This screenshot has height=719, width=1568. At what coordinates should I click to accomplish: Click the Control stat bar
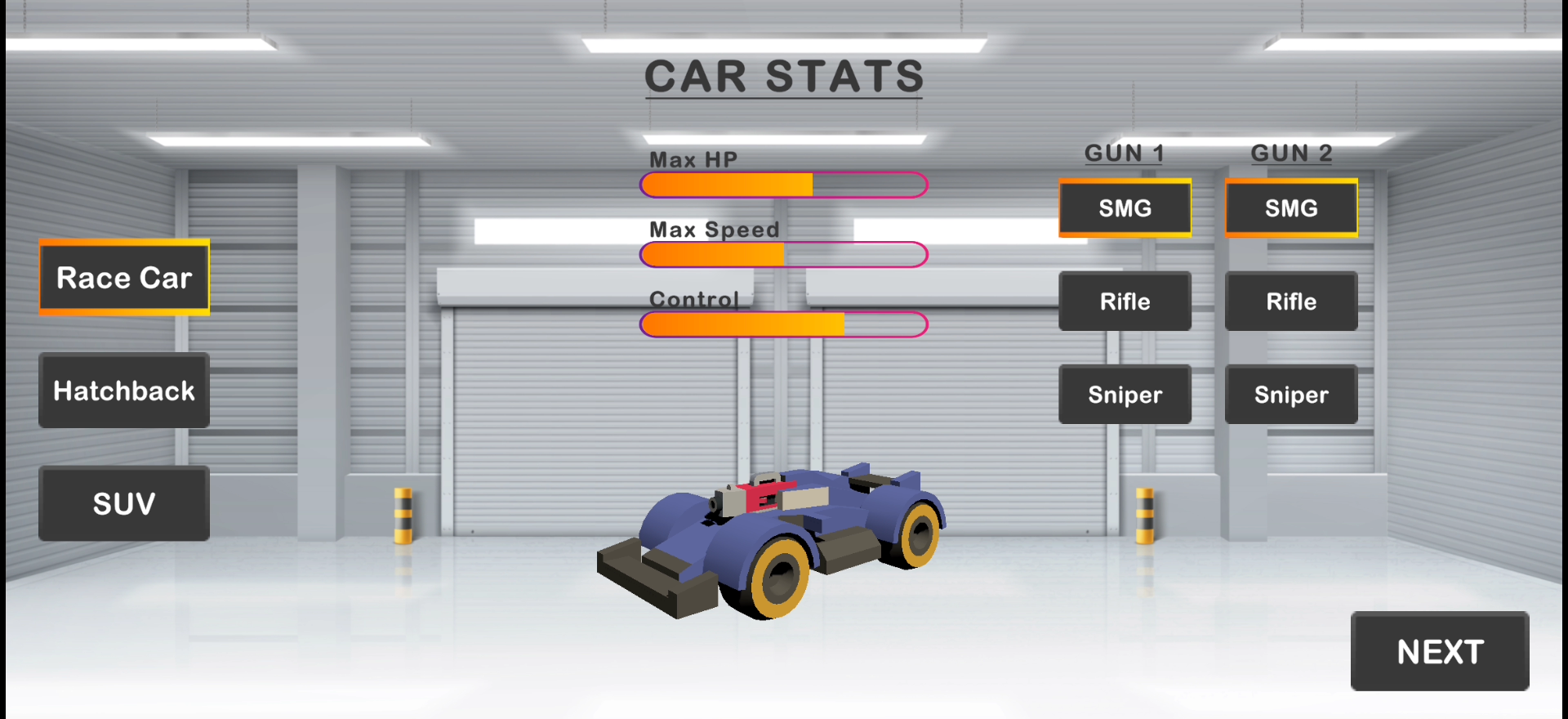point(784,324)
